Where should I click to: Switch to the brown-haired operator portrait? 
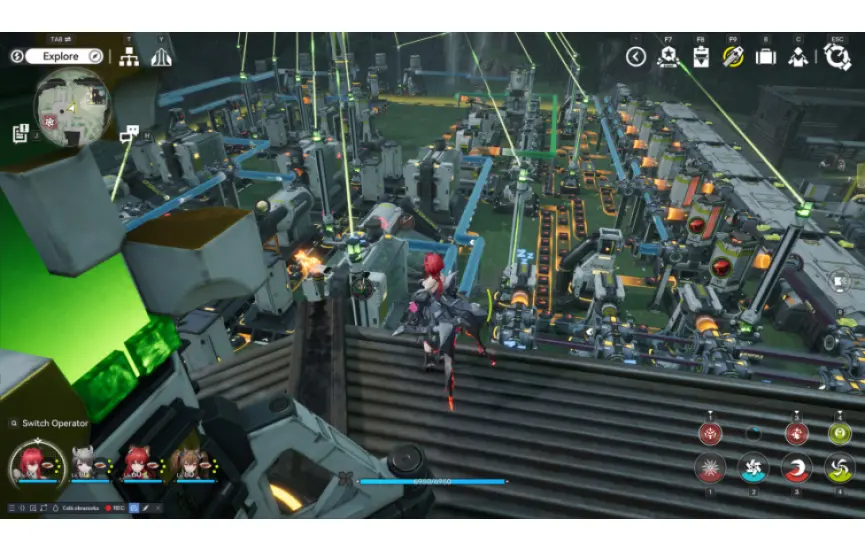pos(188,463)
